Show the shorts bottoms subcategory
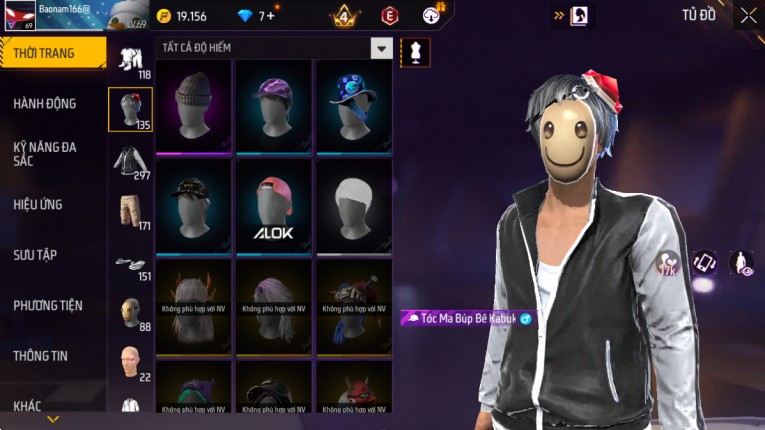Viewport: 765px width, 430px height. pos(130,212)
